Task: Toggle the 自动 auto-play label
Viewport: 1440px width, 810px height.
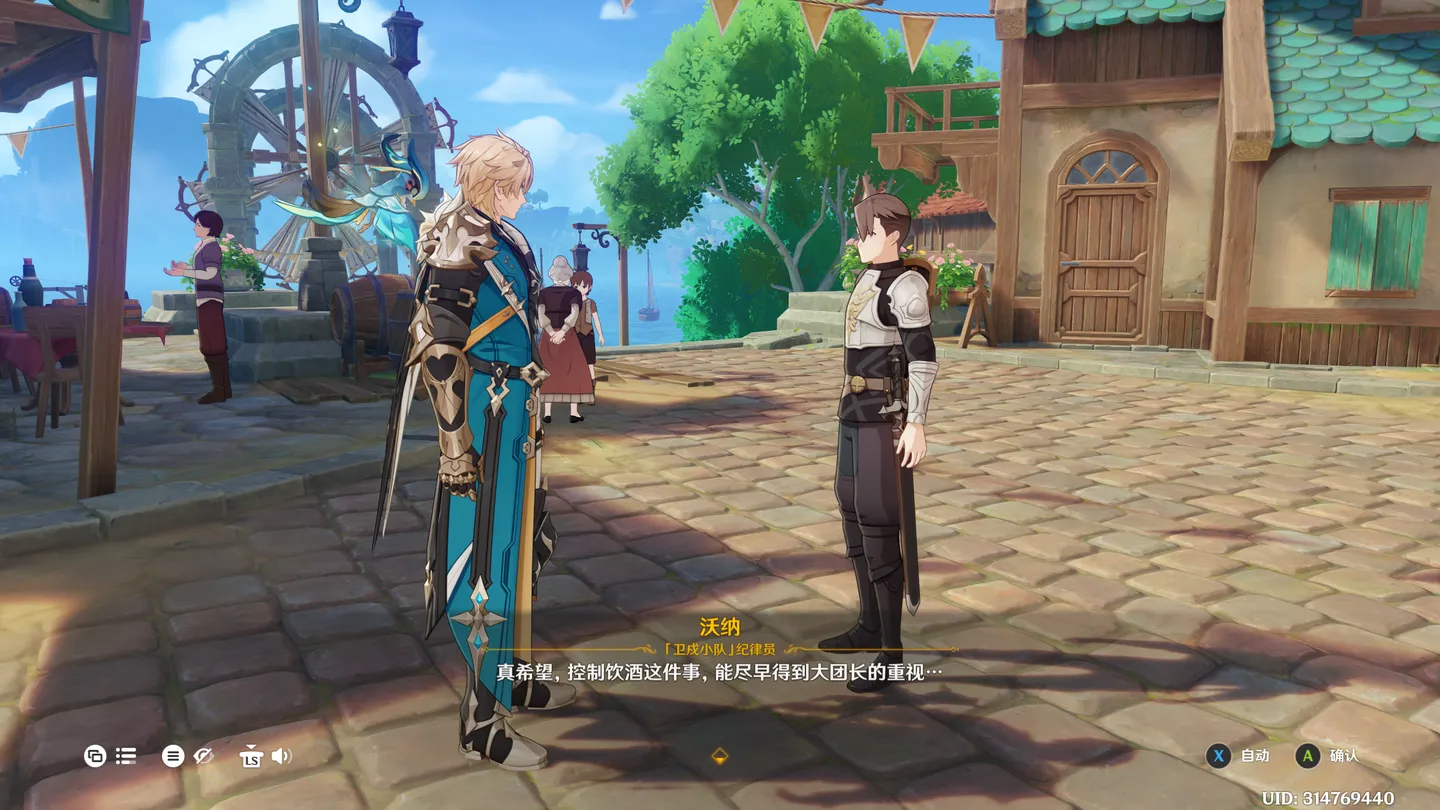Action: coord(1255,756)
